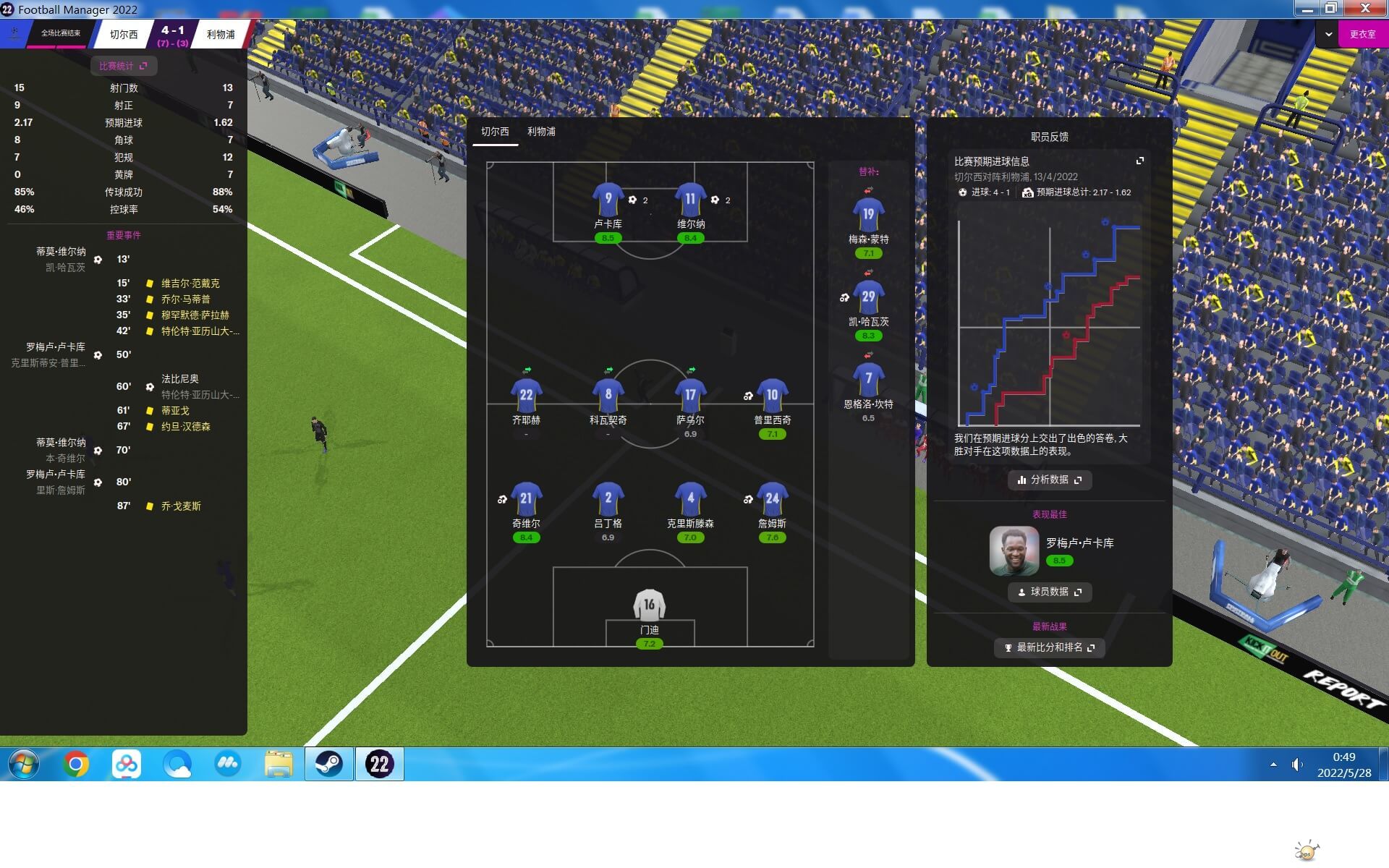Open the 更衣室 (dressing room) button
This screenshot has width=1389, height=868.
[x=1362, y=34]
